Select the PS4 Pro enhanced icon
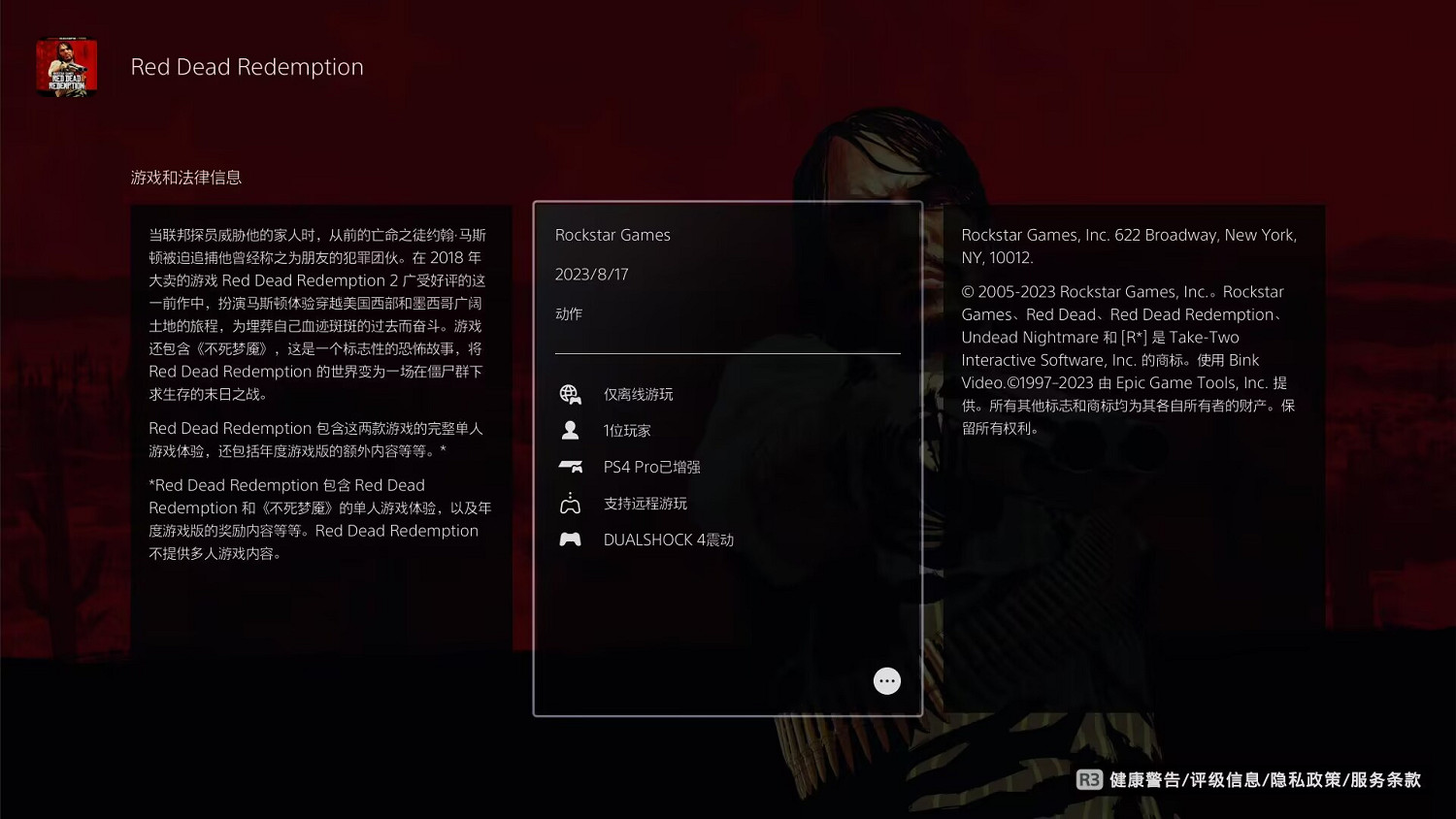Image resolution: width=1456 pixels, height=819 pixels. [x=570, y=466]
